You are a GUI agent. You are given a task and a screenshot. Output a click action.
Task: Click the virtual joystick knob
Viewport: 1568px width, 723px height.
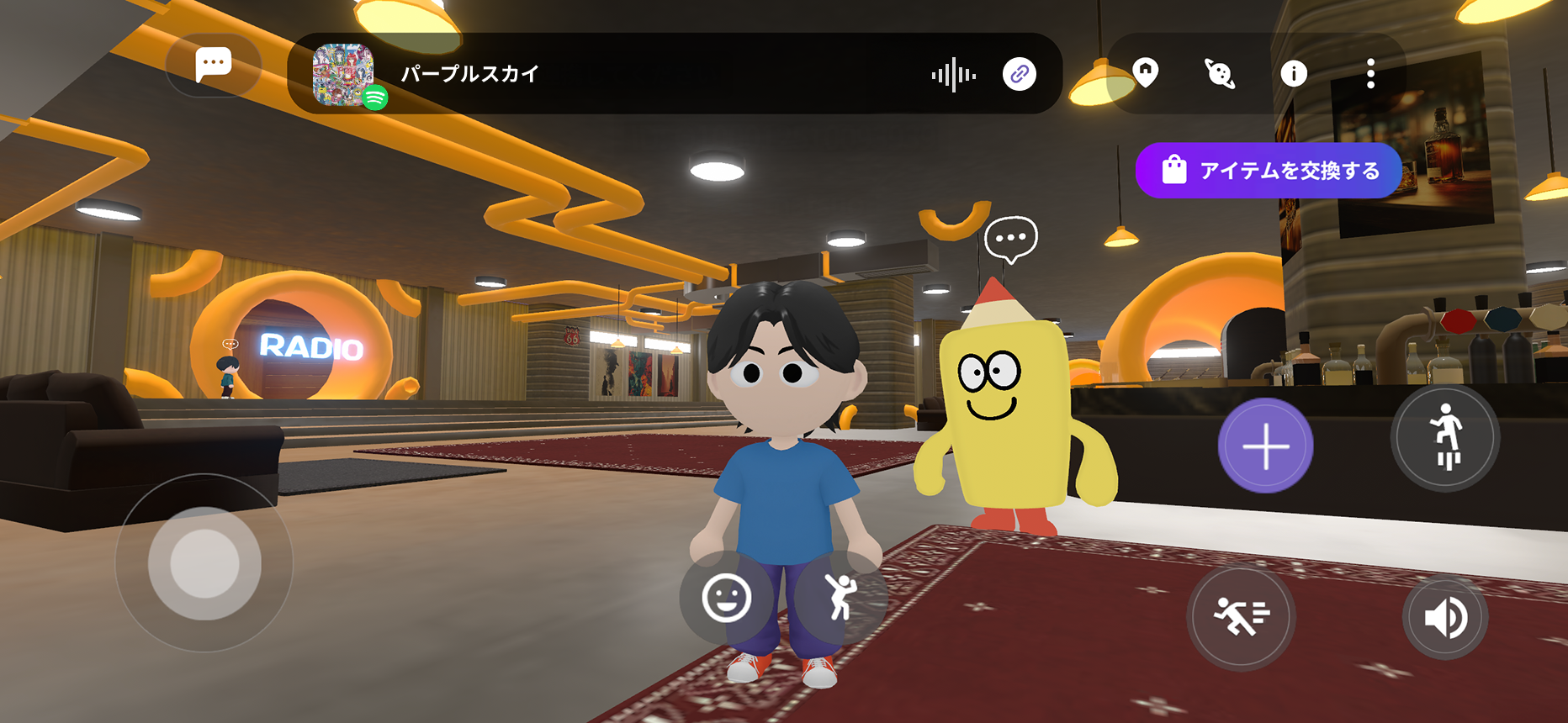(204, 563)
